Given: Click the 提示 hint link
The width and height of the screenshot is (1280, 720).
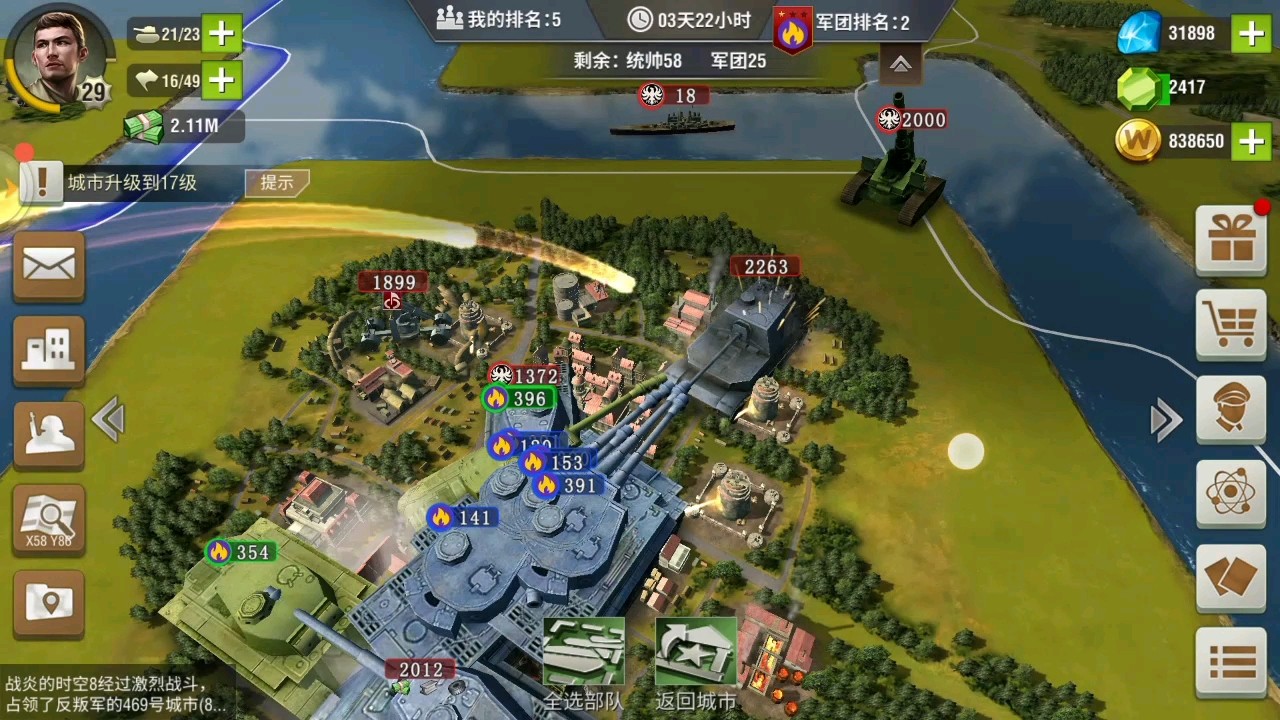Looking at the screenshot, I should [277, 183].
